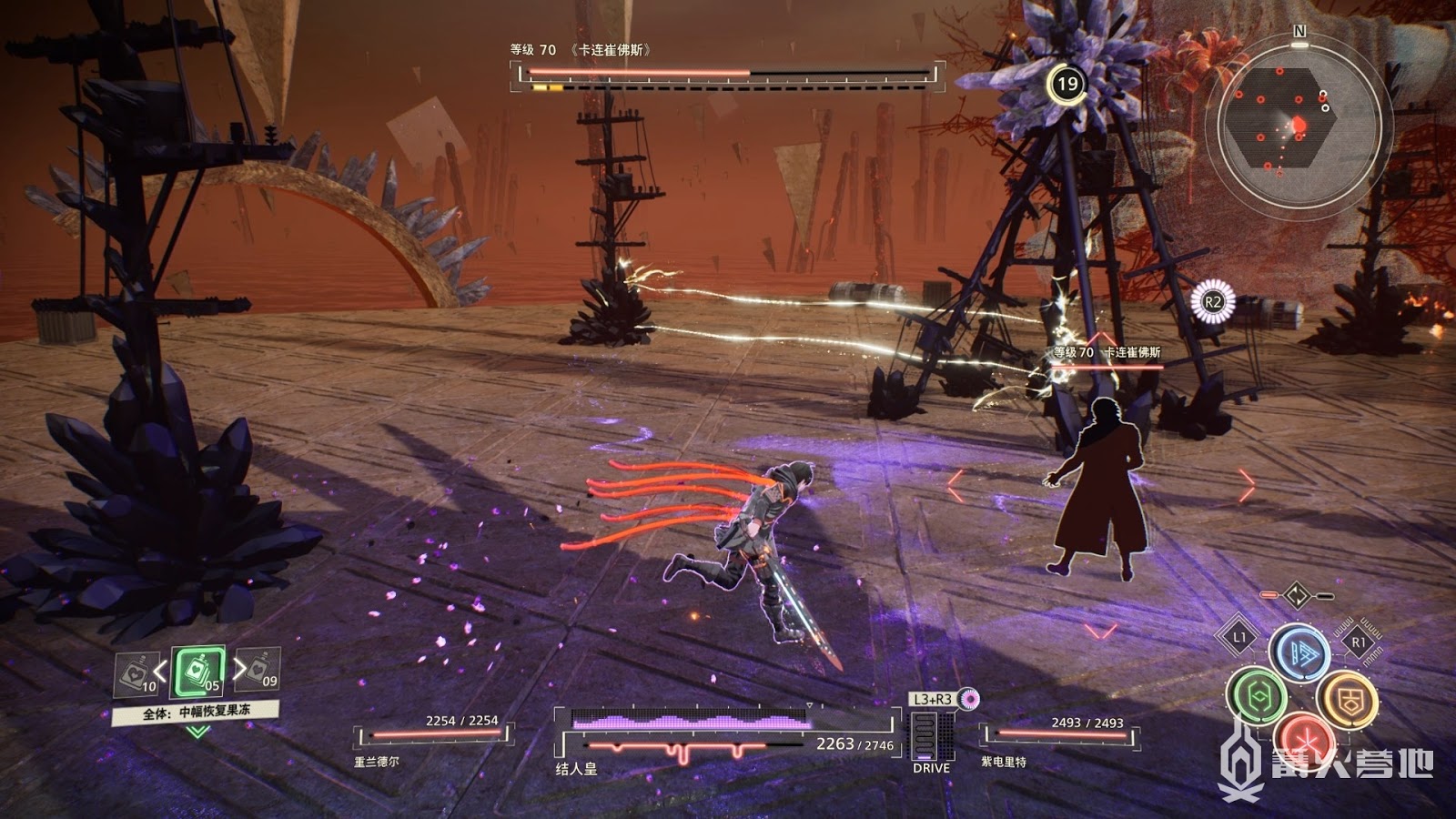
Task: Pick the right jelly slot showing 09
Action: (x=259, y=669)
